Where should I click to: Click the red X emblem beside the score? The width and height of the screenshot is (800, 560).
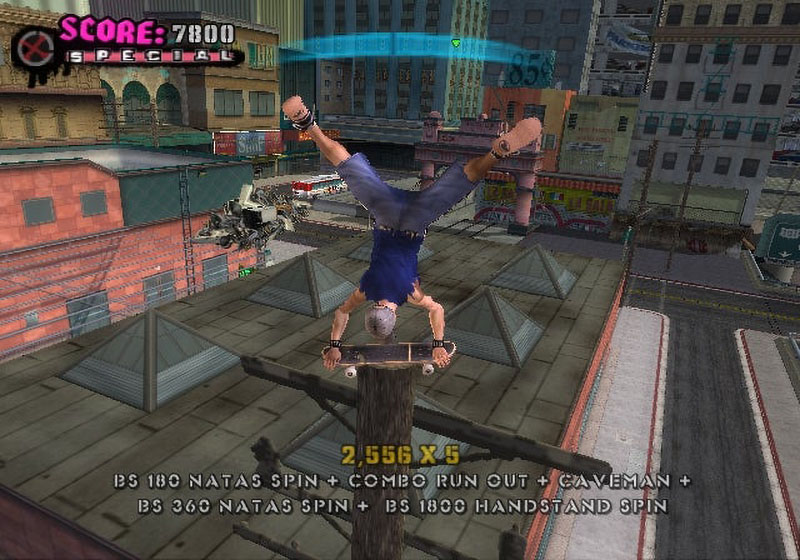(x=36, y=47)
